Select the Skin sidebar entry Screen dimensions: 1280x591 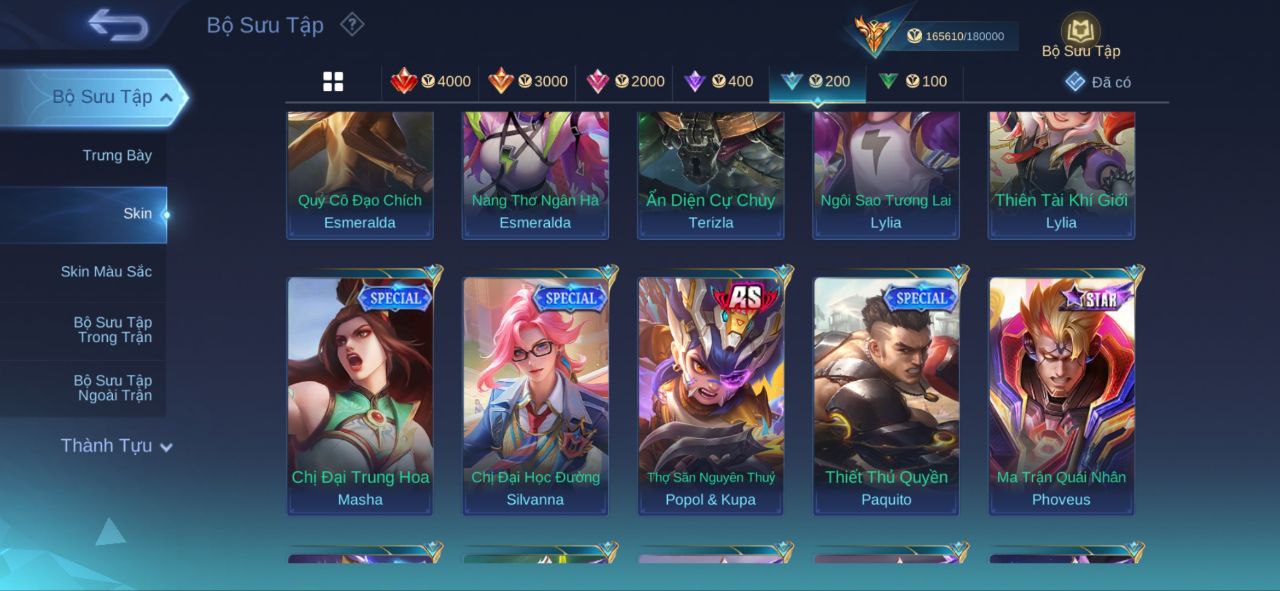pos(137,213)
